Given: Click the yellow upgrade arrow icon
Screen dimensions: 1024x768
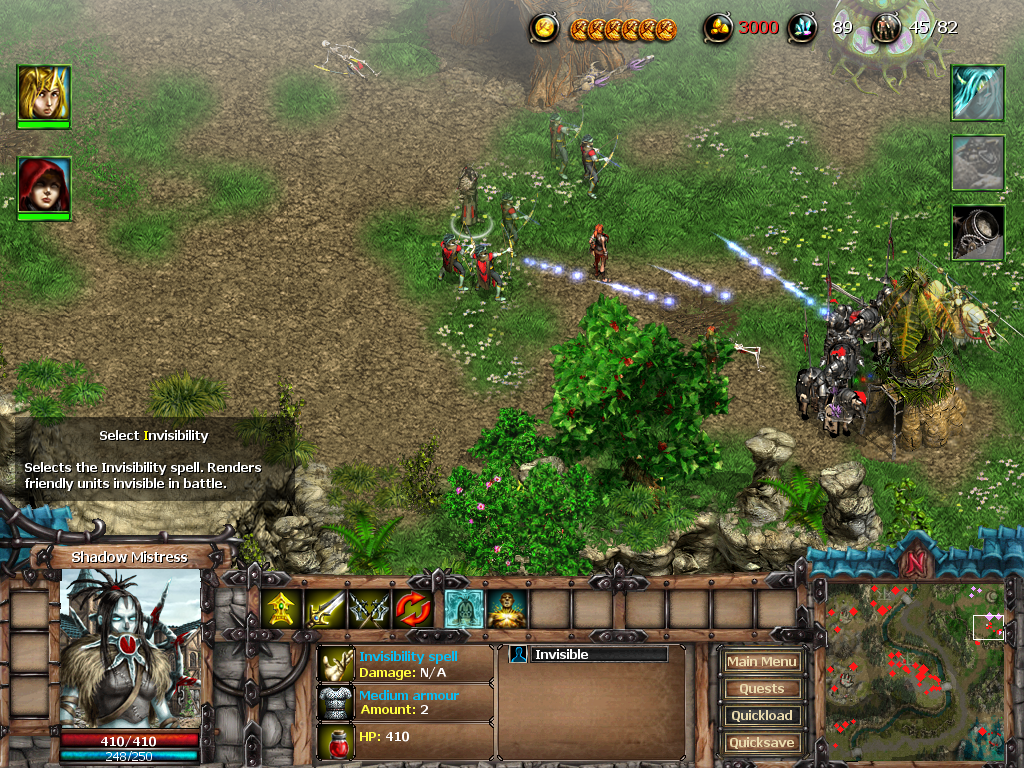Looking at the screenshot, I should tap(283, 608).
